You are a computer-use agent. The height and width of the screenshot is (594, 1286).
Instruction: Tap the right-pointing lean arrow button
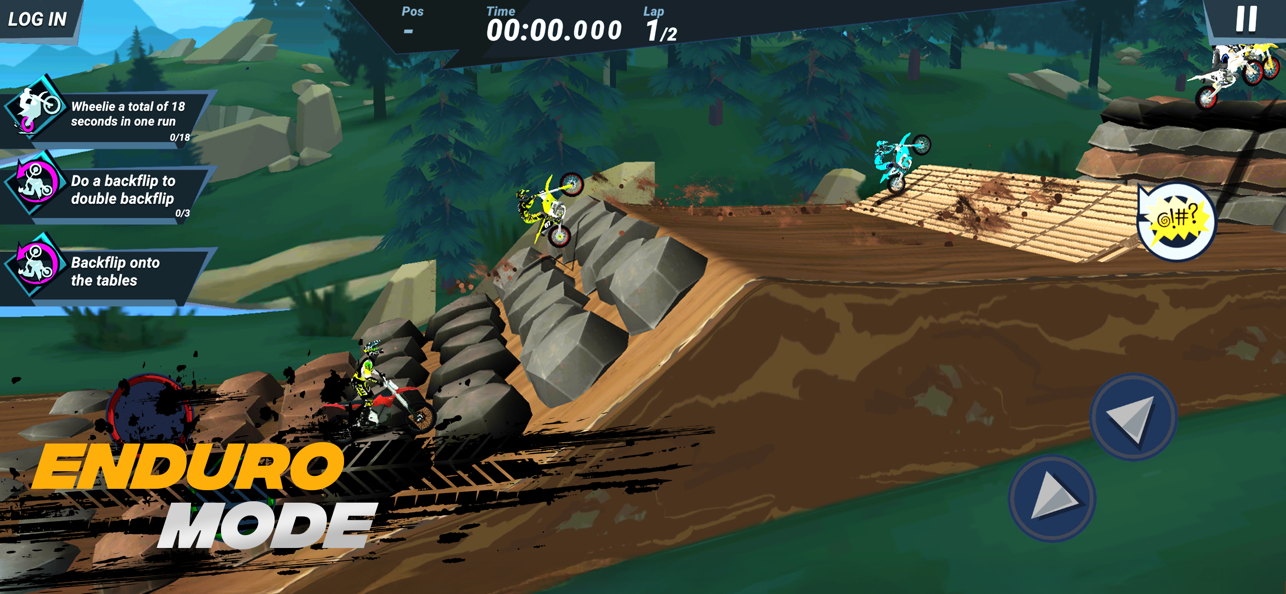tap(1052, 497)
